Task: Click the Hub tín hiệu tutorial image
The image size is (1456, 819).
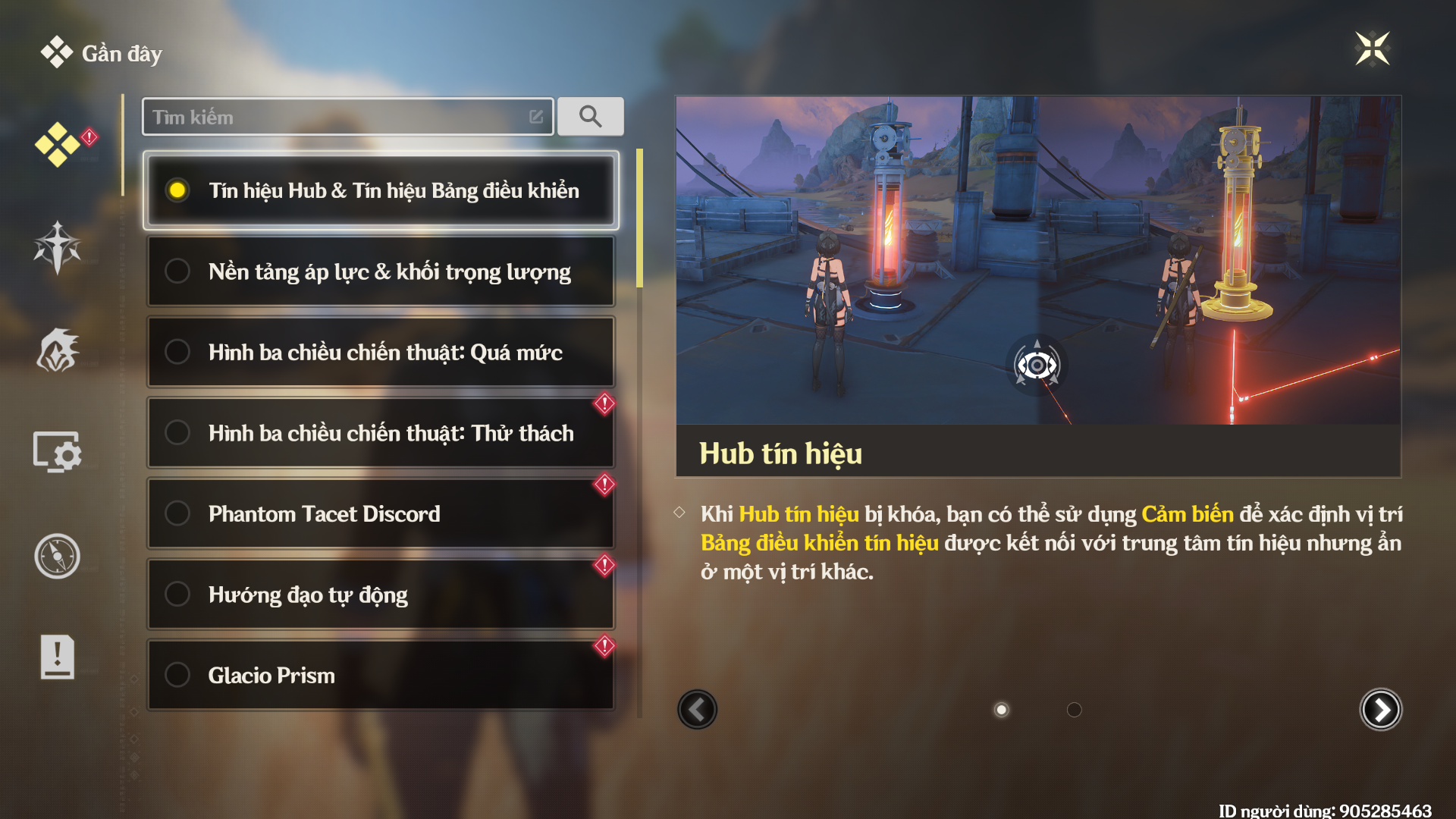Action: pyautogui.click(x=1037, y=260)
